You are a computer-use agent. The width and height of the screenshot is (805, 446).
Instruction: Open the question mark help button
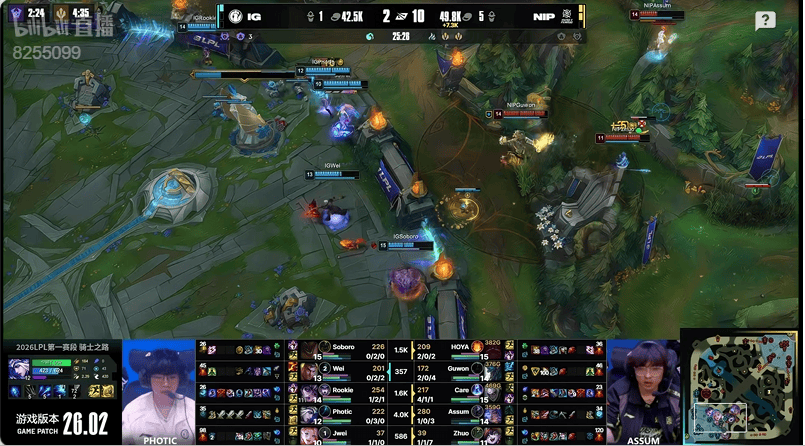(765, 20)
